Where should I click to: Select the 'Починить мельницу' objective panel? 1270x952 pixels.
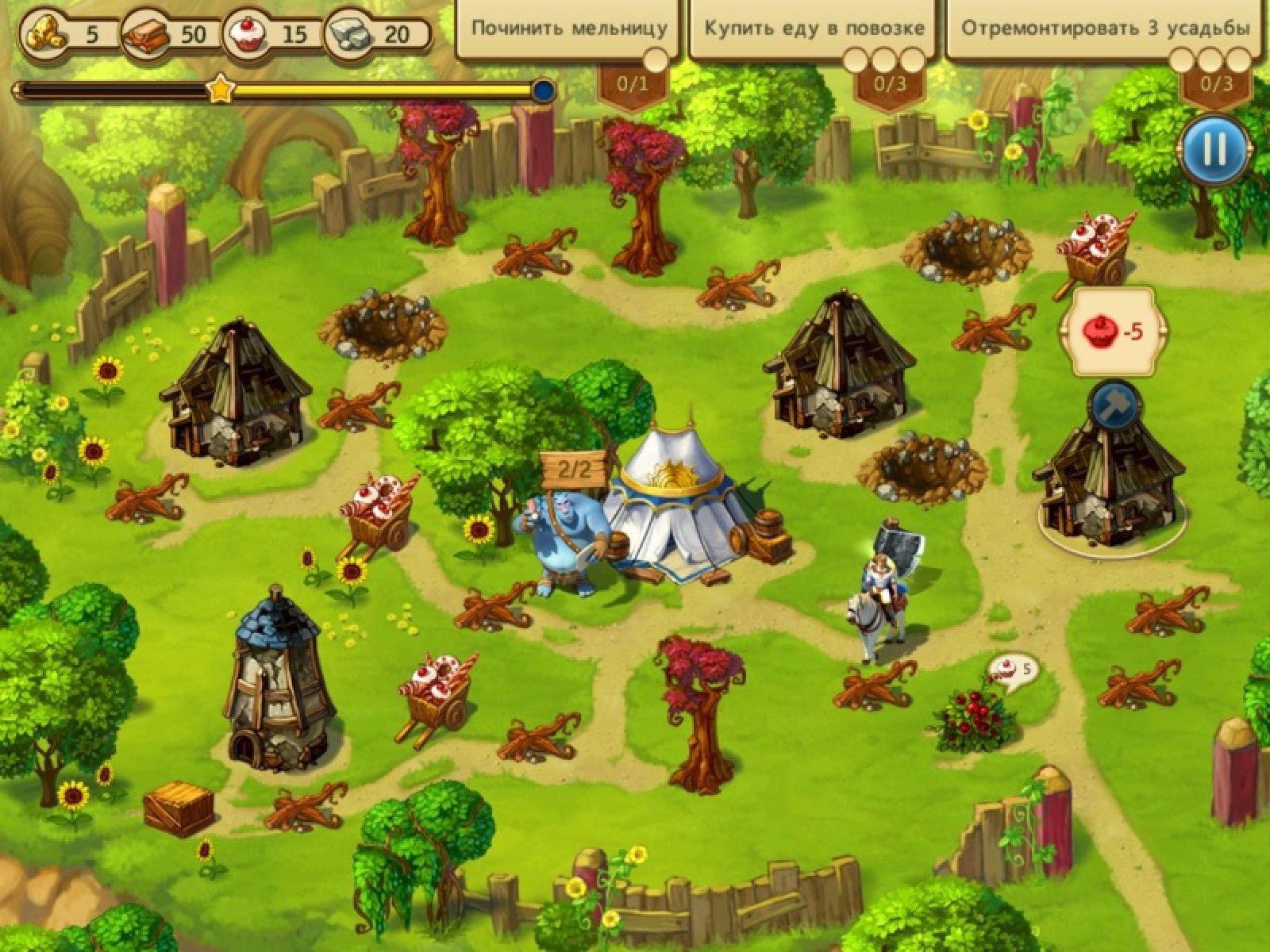[568, 29]
